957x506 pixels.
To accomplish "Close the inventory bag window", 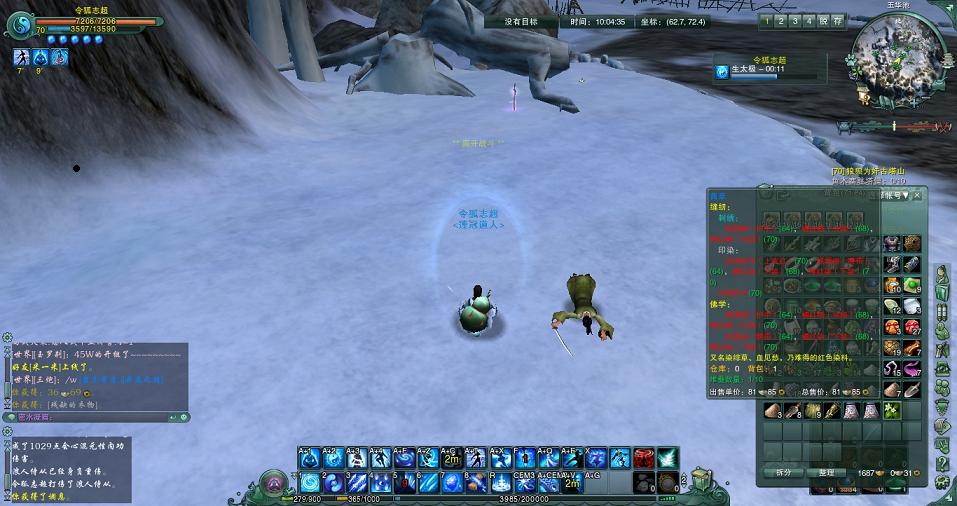I will [x=916, y=196].
